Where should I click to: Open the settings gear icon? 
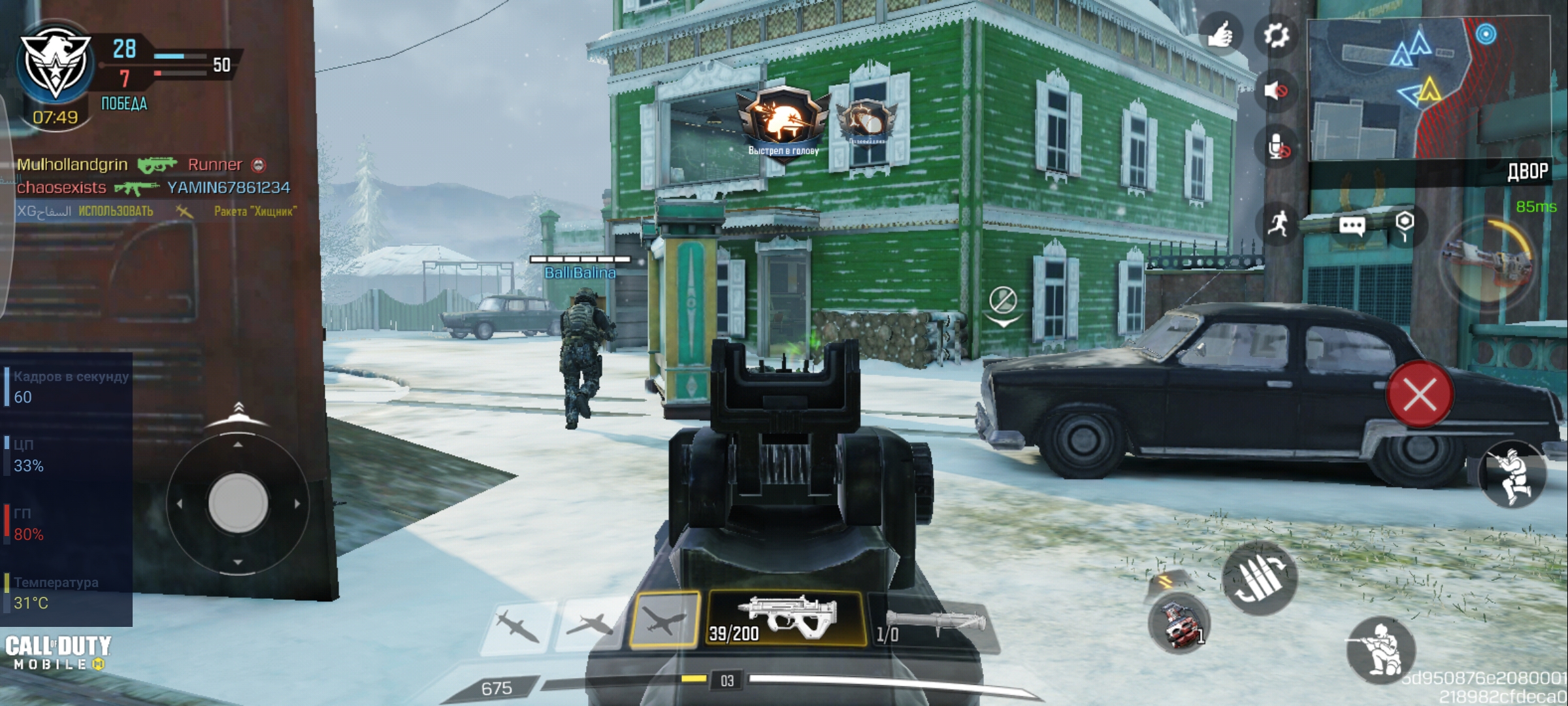click(x=1276, y=35)
